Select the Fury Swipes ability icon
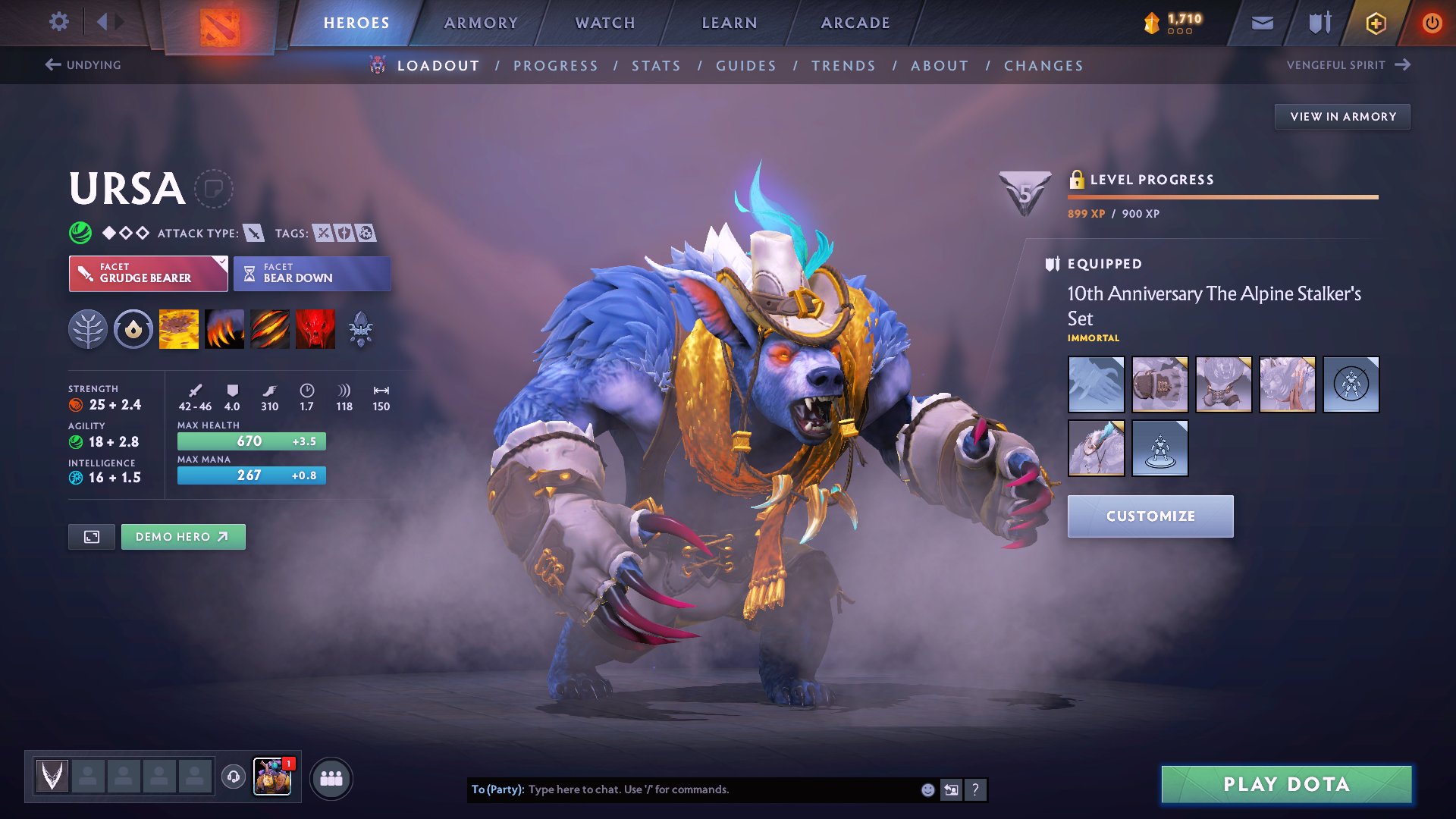 coord(269,328)
